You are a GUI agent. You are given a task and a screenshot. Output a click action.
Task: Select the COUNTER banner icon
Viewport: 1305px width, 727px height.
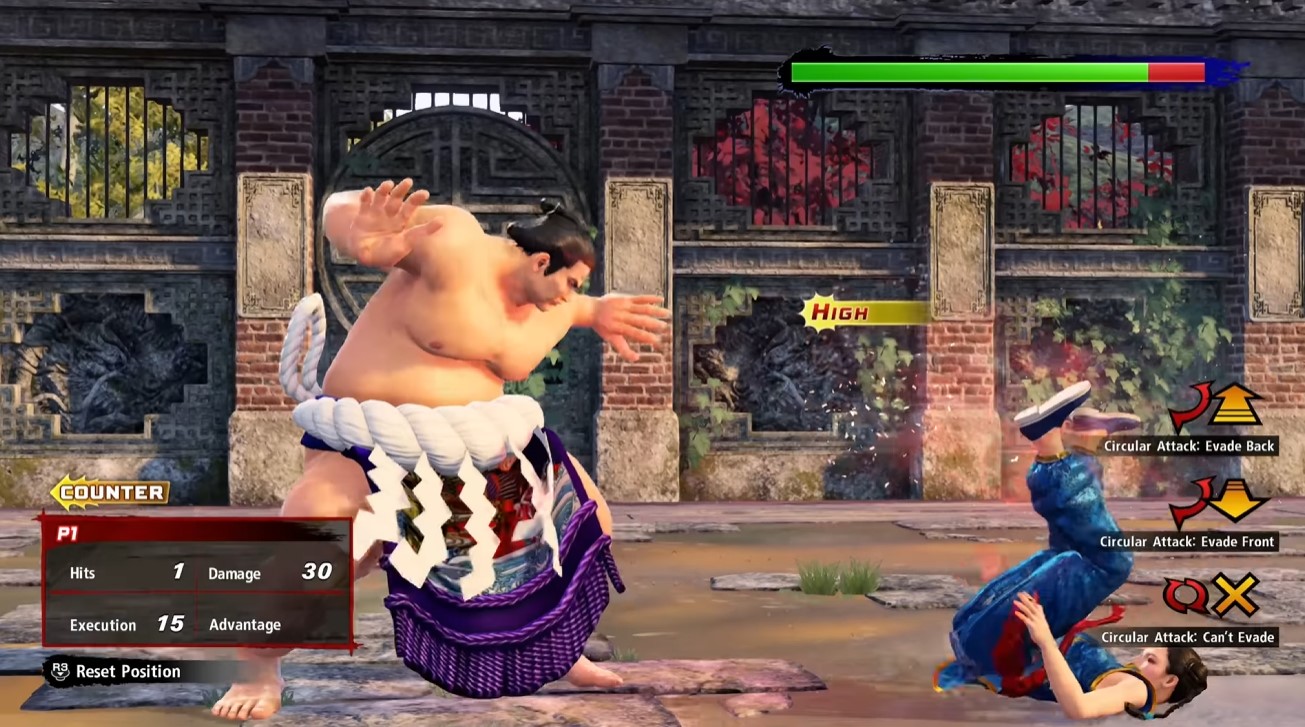(114, 491)
